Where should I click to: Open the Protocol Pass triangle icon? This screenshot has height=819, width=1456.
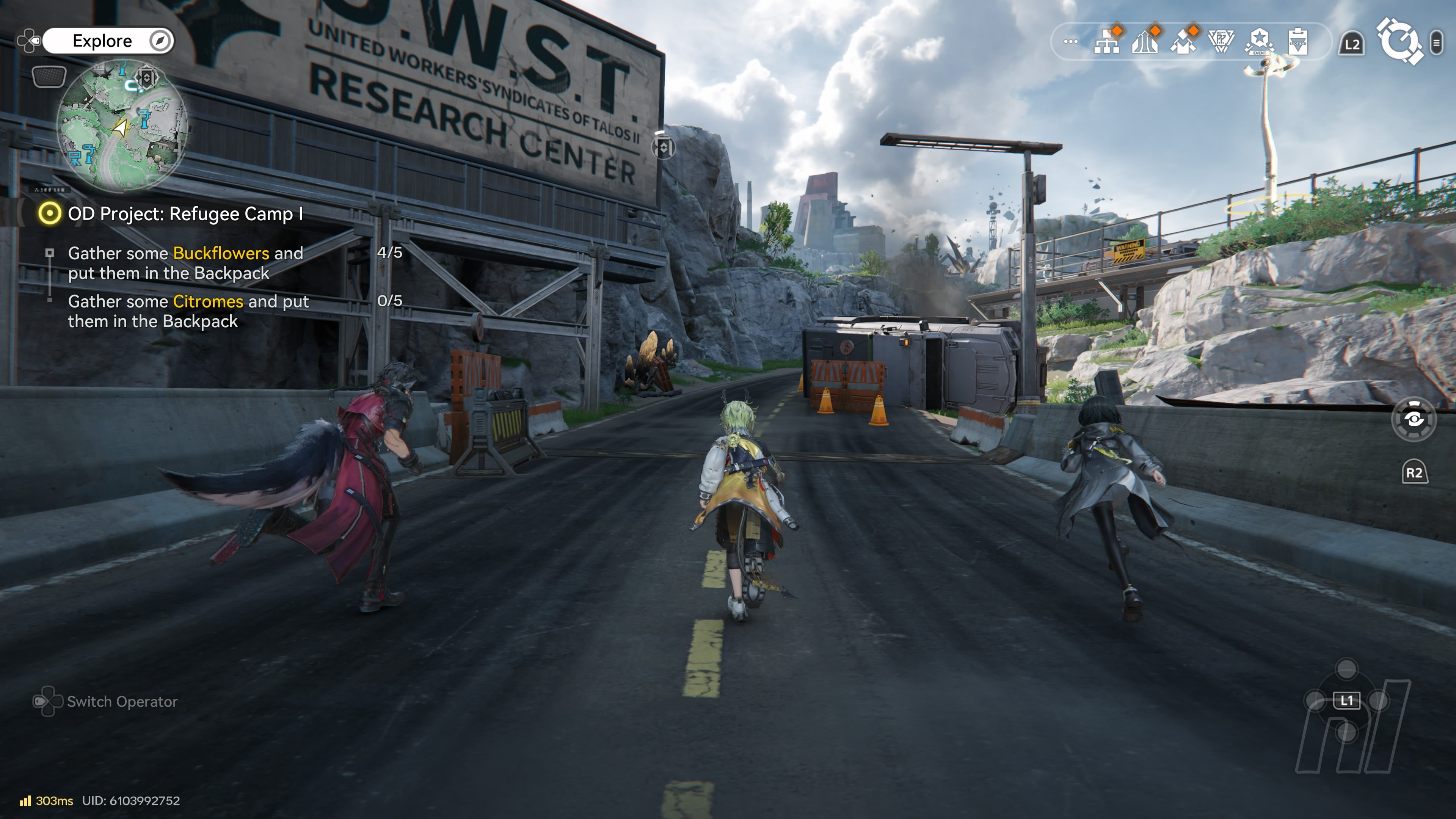pos(1221,41)
